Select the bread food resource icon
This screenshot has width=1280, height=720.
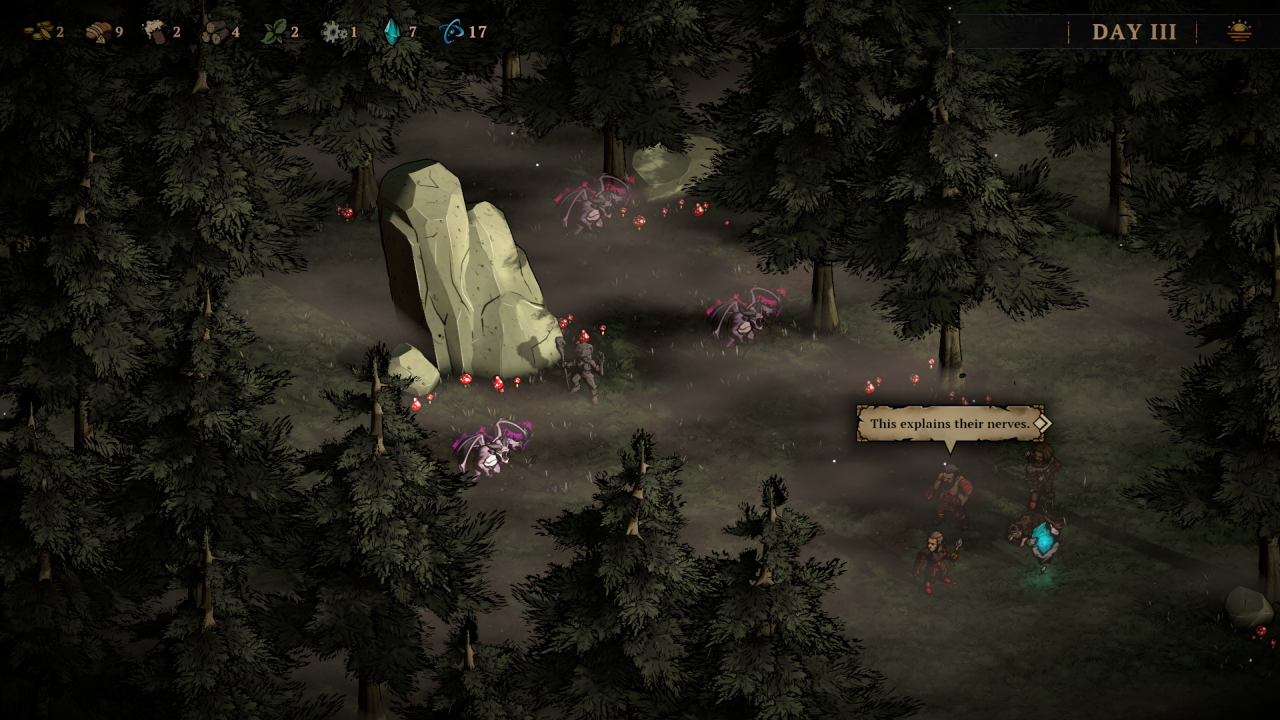98,32
